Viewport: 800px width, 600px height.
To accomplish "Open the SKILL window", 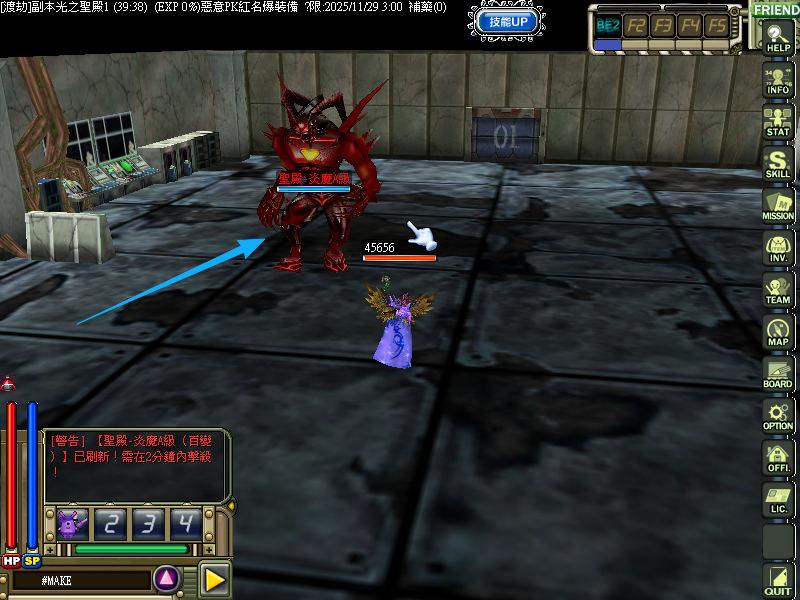I will (778, 162).
